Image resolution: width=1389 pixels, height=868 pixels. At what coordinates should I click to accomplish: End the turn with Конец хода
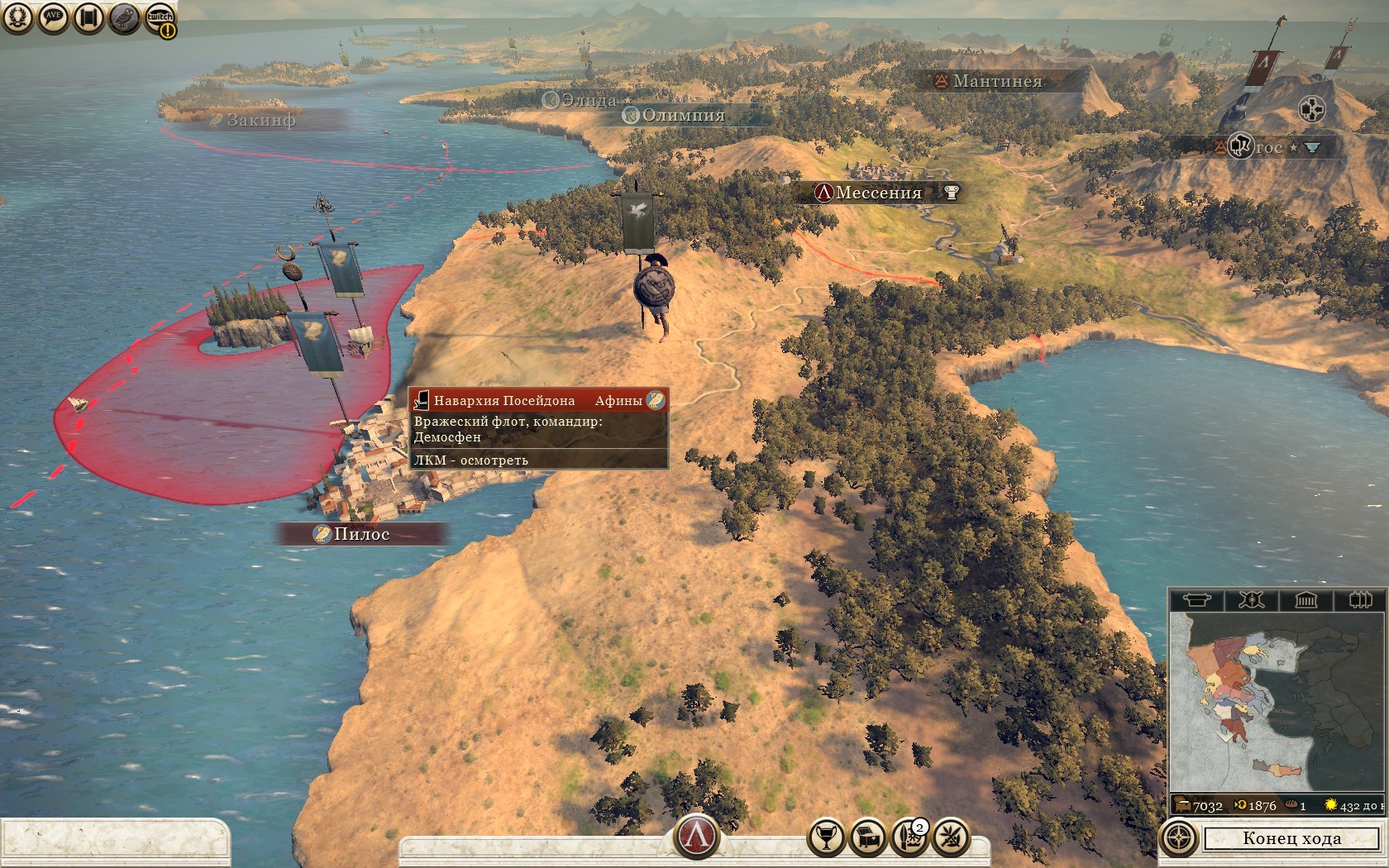(x=1291, y=838)
